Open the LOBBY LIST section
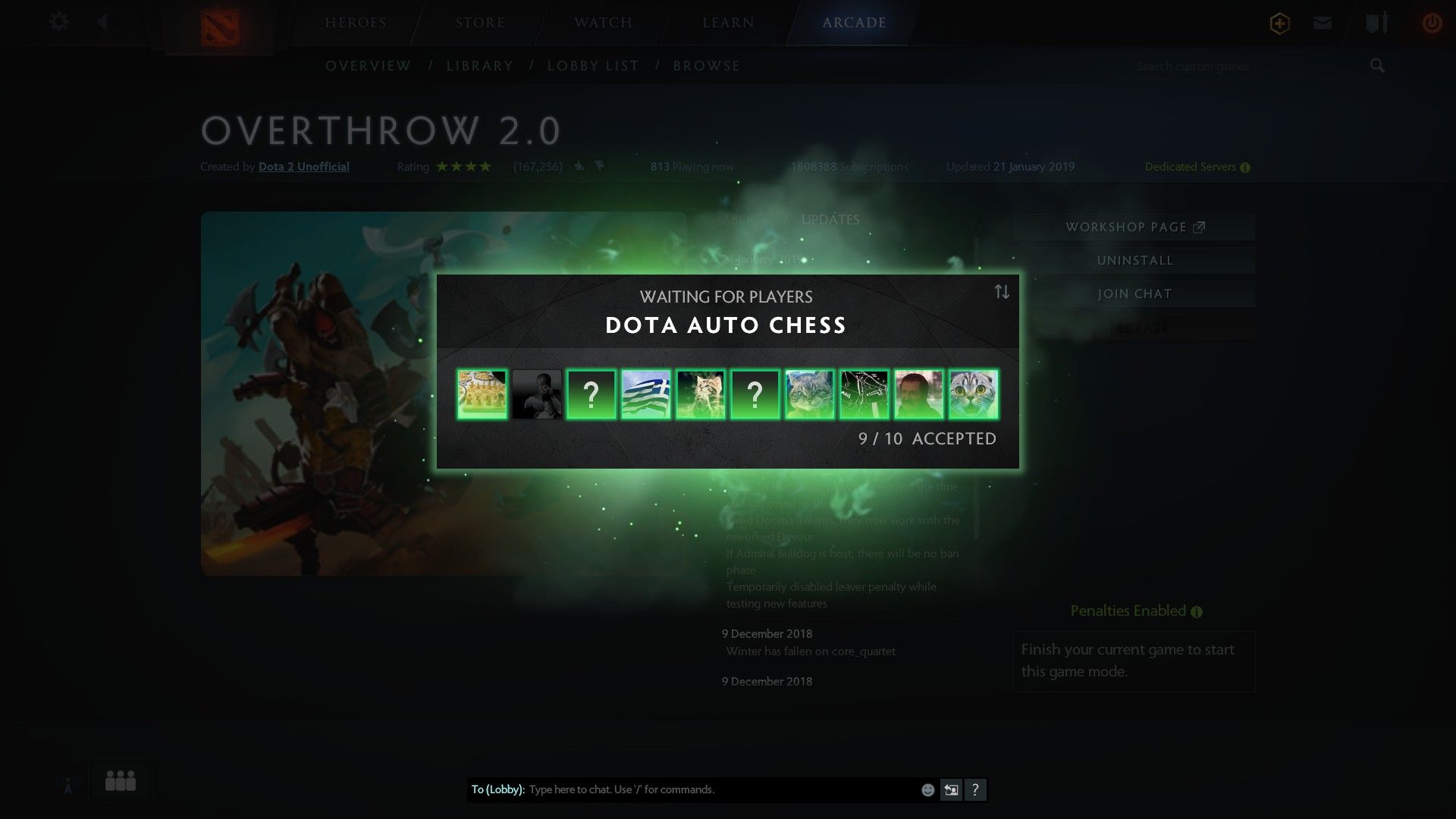Viewport: 1456px width, 819px height. point(594,66)
